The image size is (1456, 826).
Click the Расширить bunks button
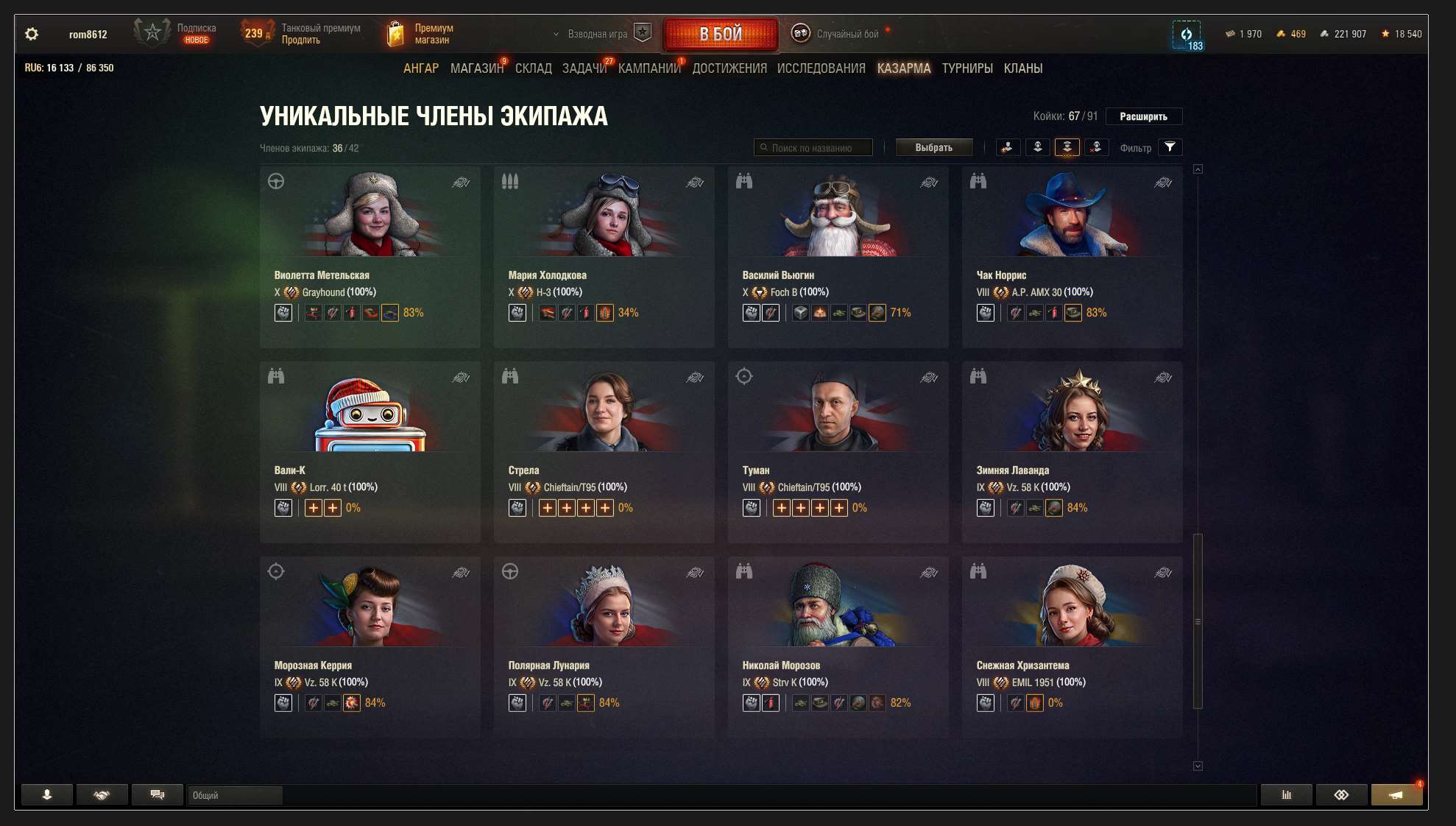point(1143,116)
